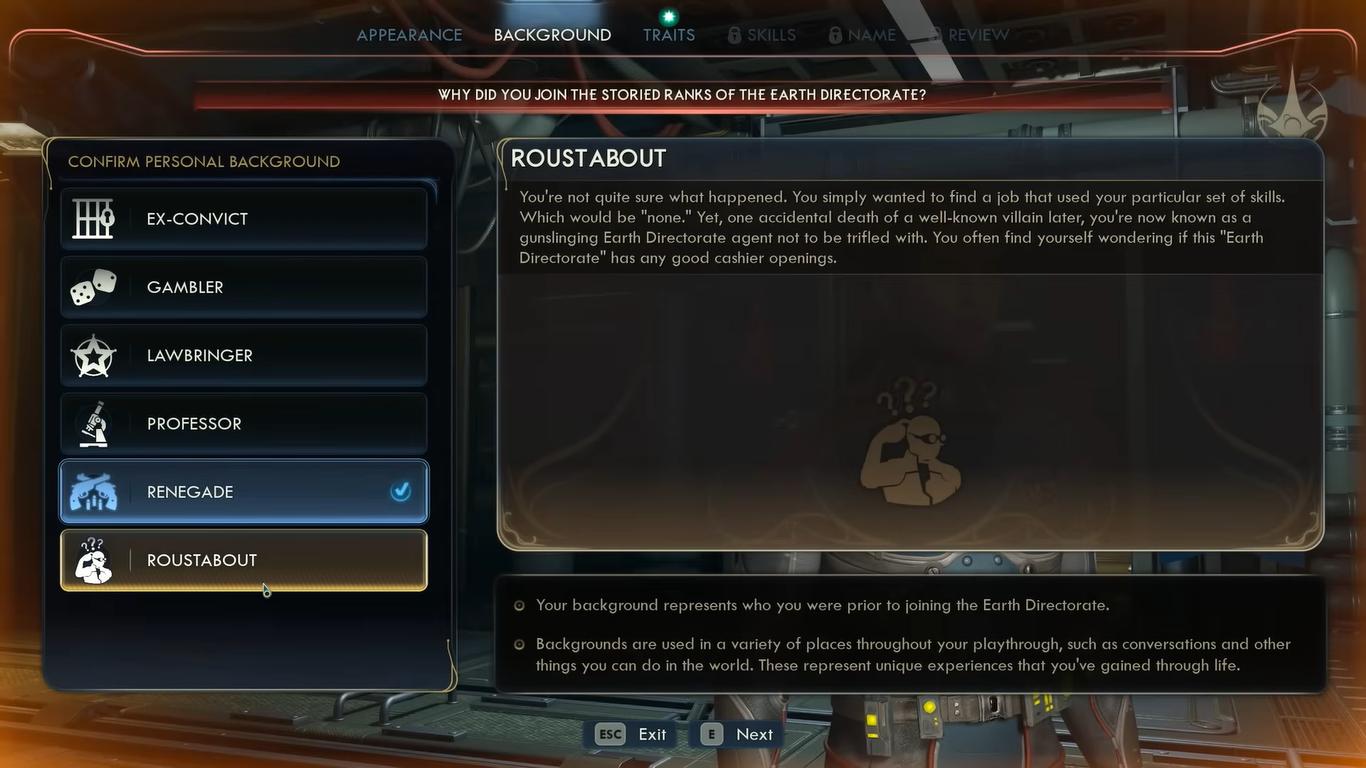The height and width of the screenshot is (768, 1366).
Task: Open the locked Skills tab
Action: click(762, 35)
